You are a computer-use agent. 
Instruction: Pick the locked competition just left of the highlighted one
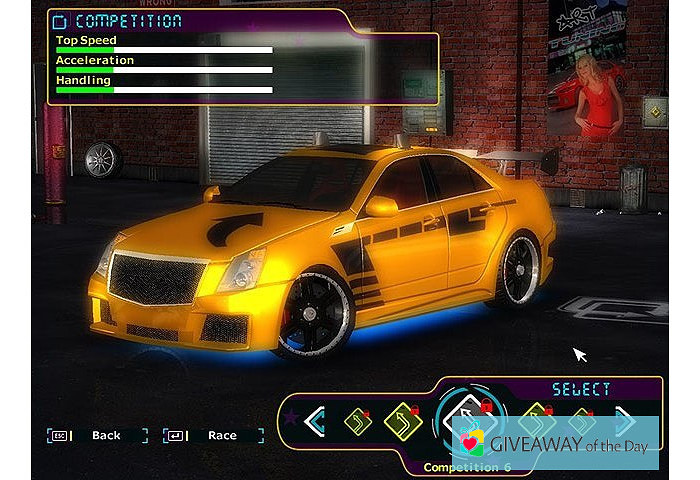point(402,421)
